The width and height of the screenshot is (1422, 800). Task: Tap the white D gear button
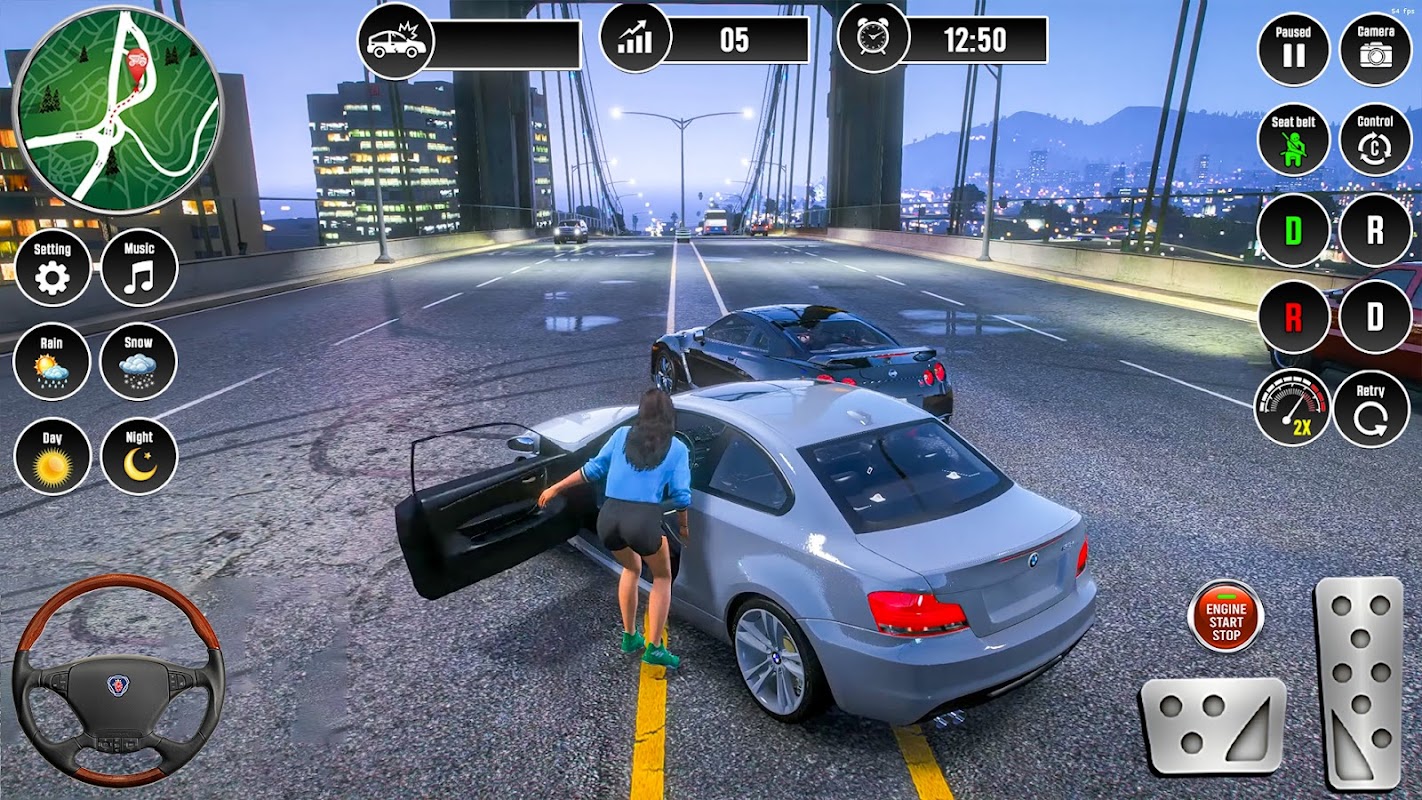(x=1375, y=318)
